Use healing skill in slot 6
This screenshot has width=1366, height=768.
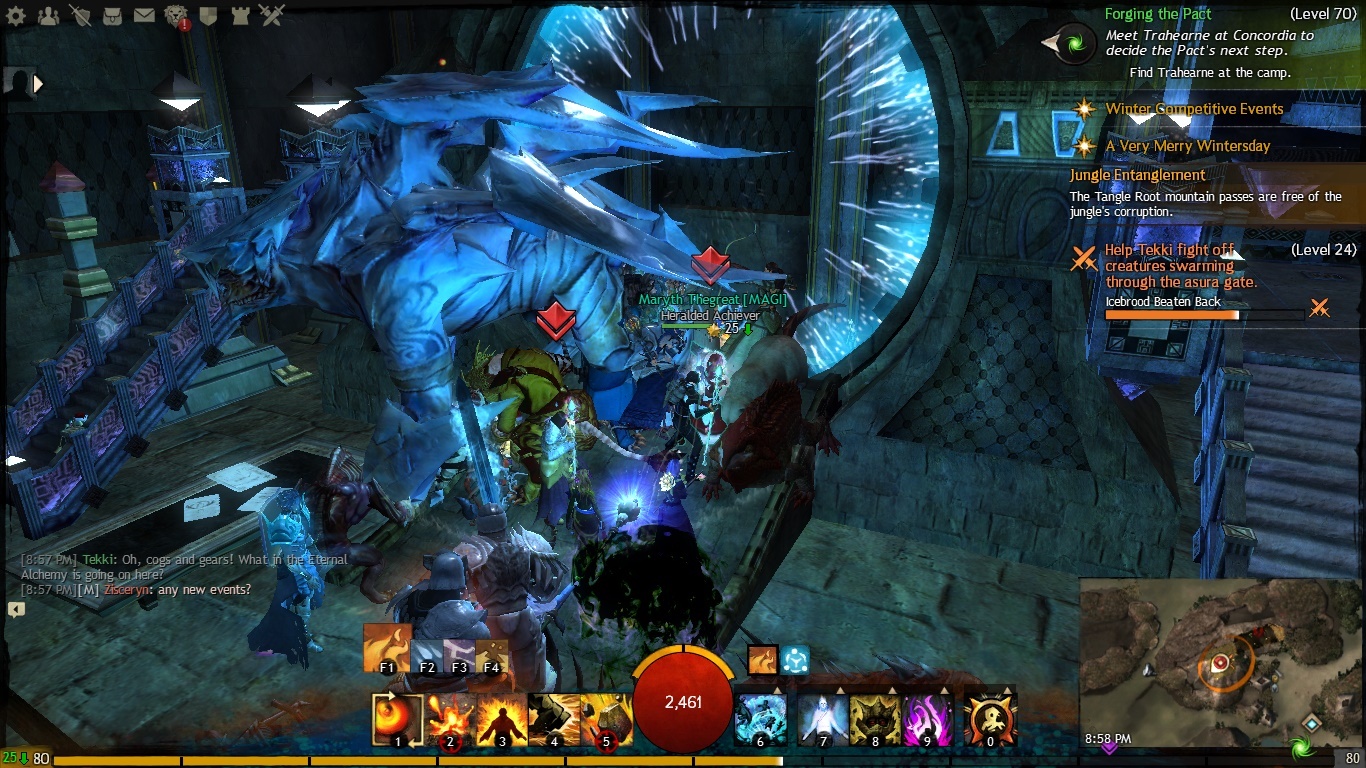pyautogui.click(x=760, y=720)
